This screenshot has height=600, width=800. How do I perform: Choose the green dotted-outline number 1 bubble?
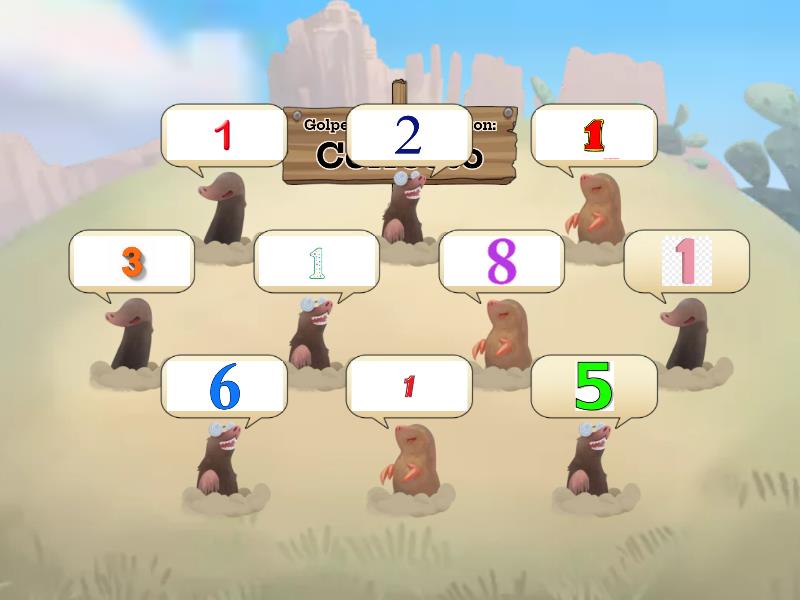click(317, 262)
